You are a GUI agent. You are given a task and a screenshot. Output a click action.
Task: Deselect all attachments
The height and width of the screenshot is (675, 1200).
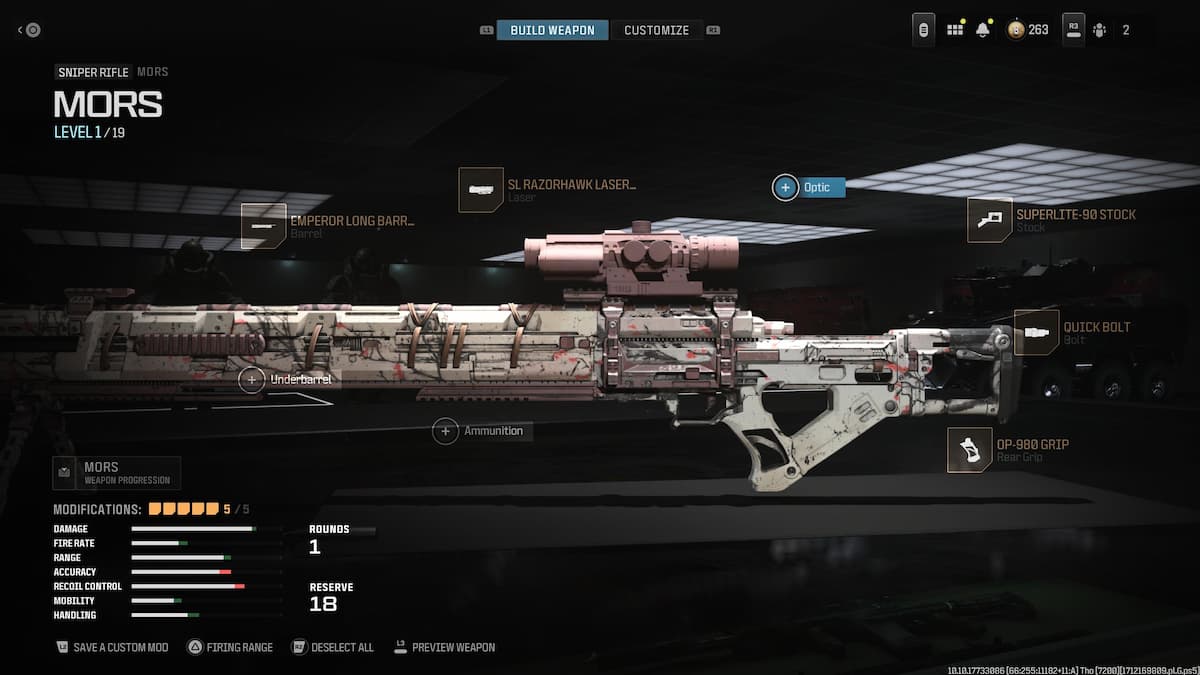tap(332, 647)
